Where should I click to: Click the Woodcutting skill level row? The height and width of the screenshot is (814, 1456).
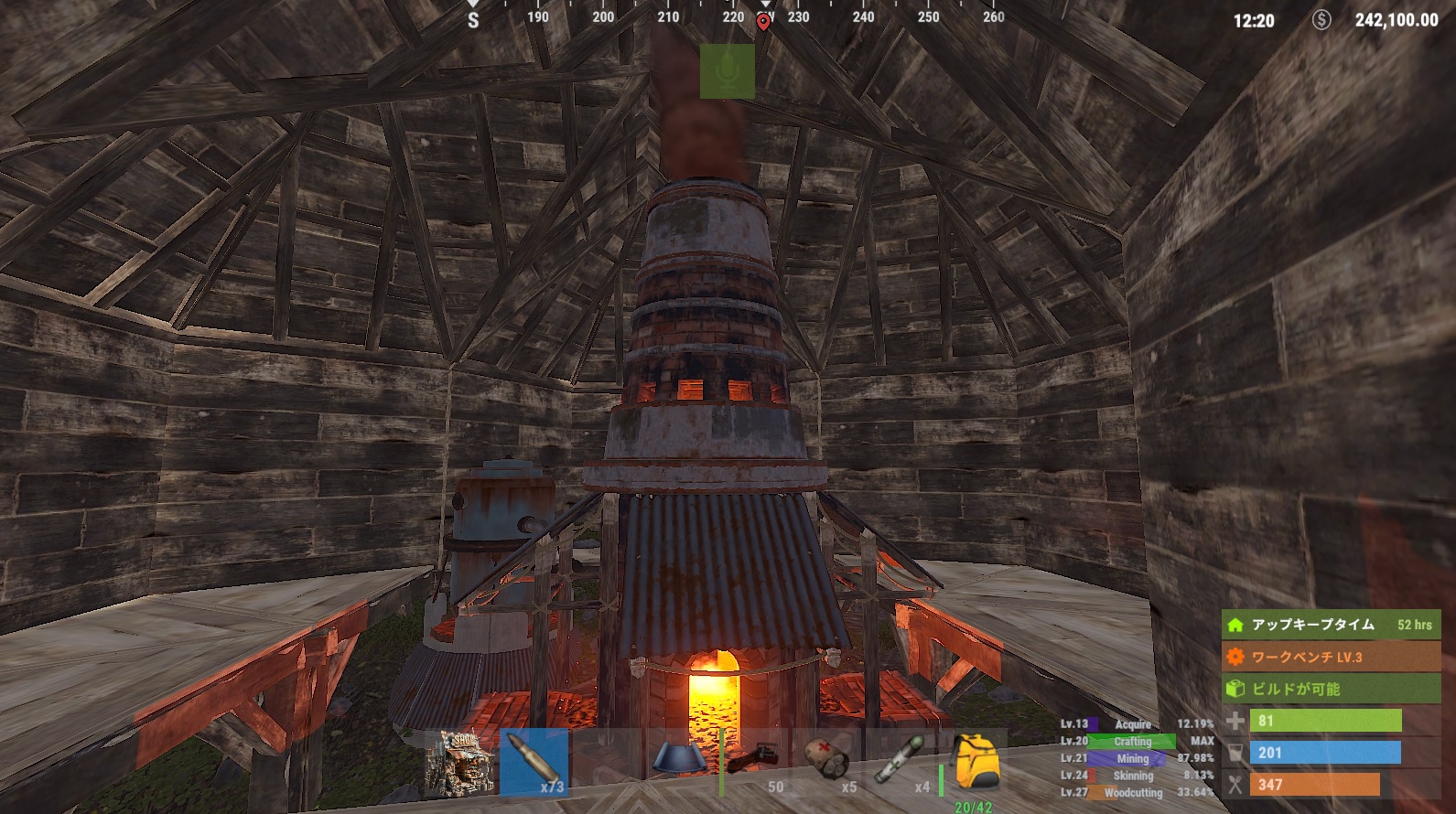click(1137, 793)
